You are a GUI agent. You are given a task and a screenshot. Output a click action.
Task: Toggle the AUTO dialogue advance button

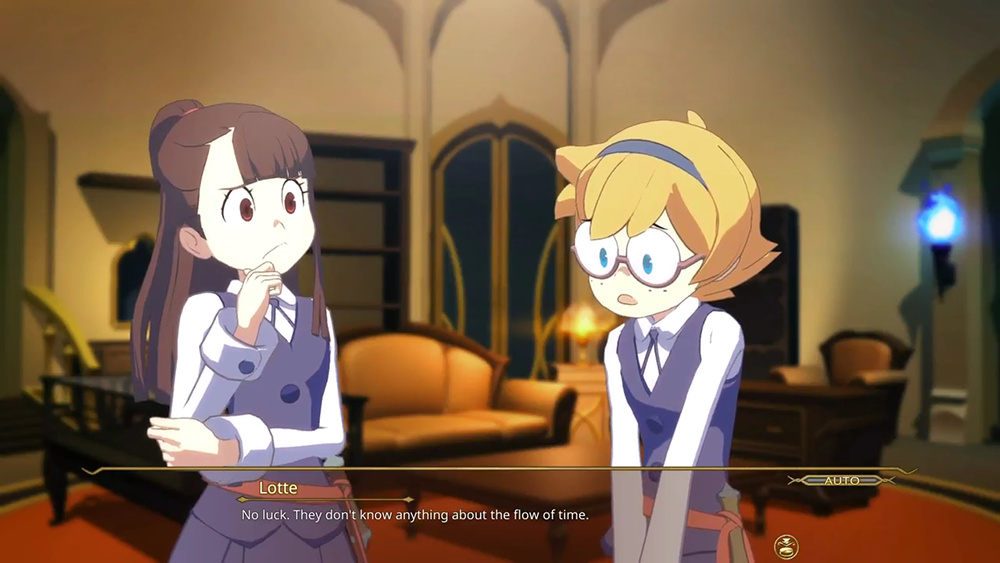pos(841,481)
